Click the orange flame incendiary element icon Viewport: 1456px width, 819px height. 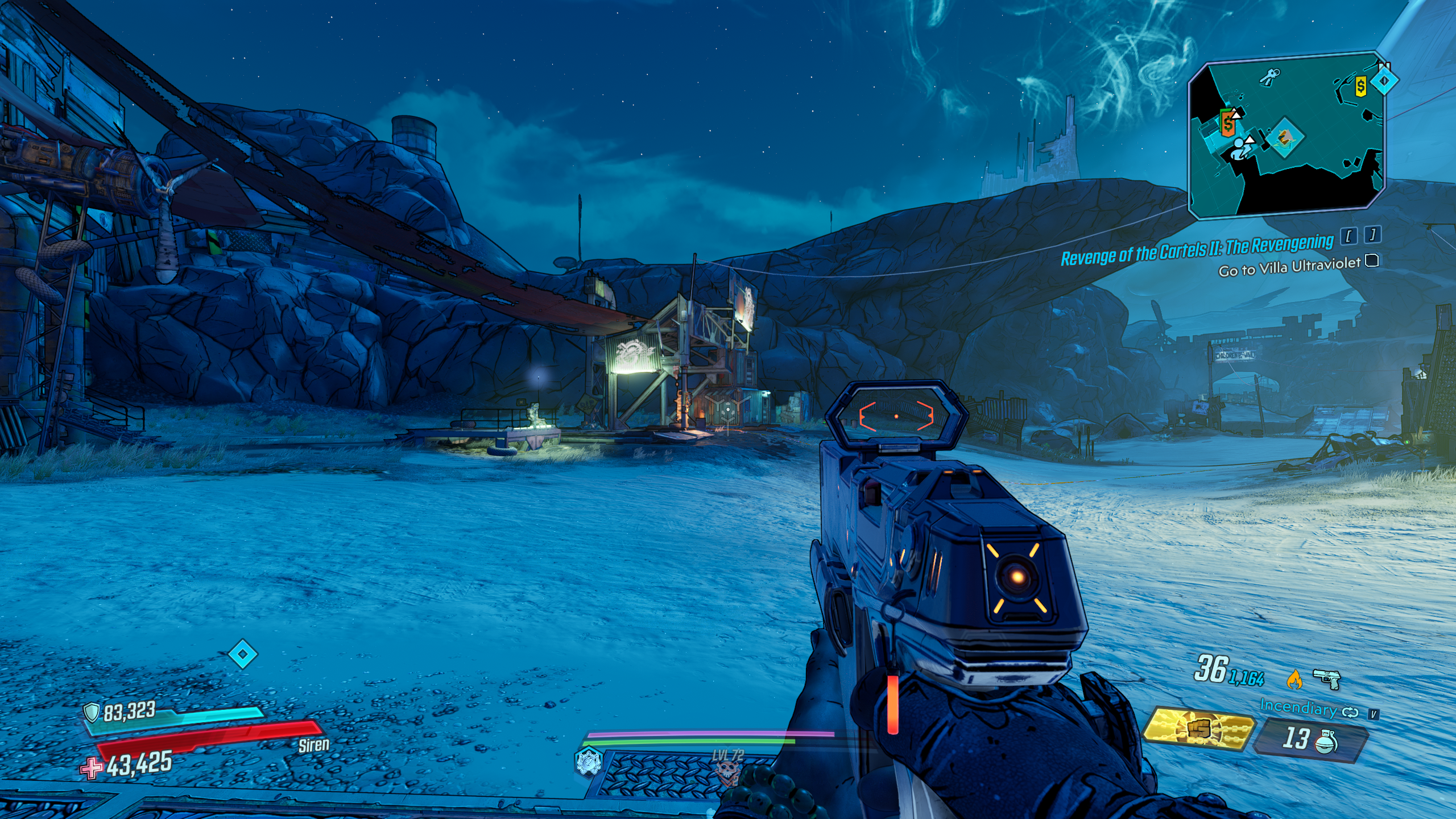1294,679
